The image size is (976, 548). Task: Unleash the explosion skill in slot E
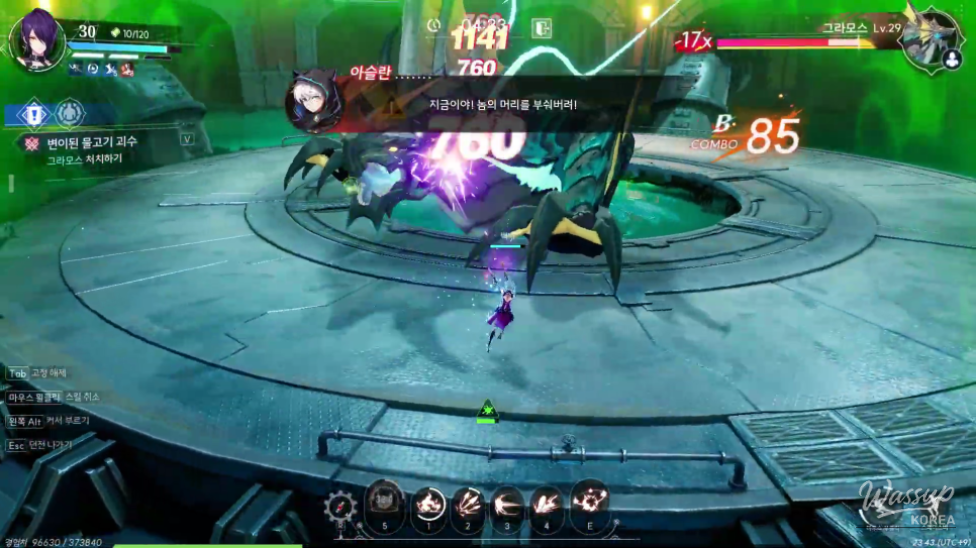click(x=590, y=502)
